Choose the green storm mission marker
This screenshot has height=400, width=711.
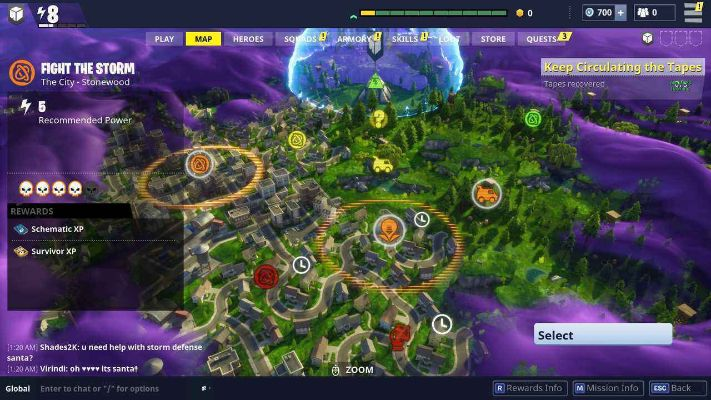533,119
